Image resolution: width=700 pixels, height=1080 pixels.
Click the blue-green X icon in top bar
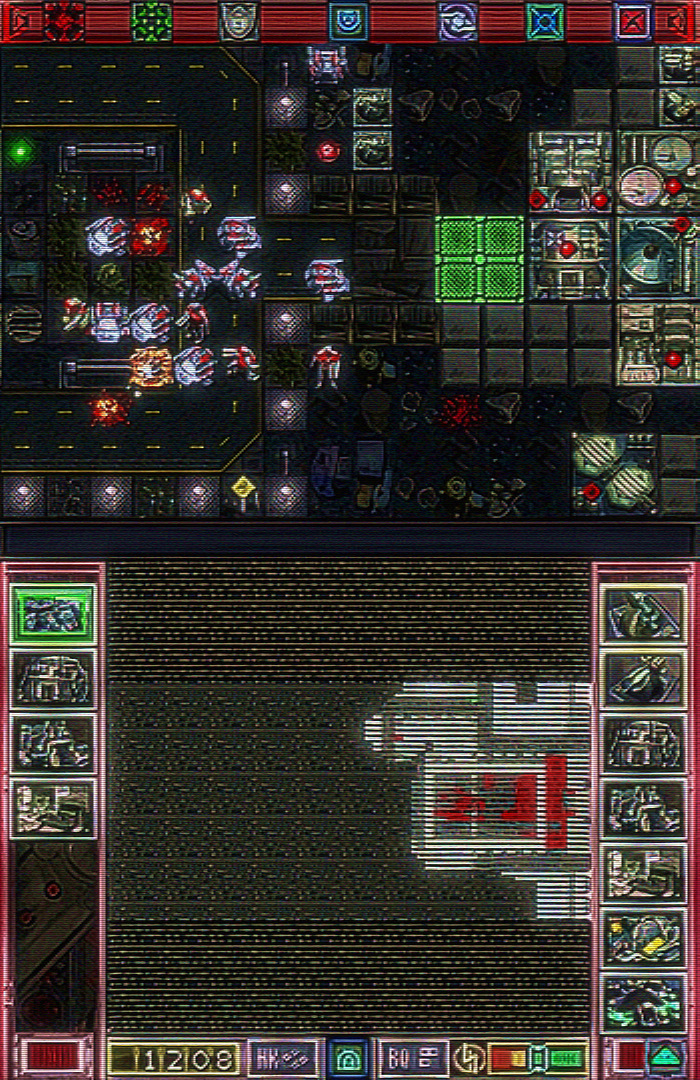(545, 21)
